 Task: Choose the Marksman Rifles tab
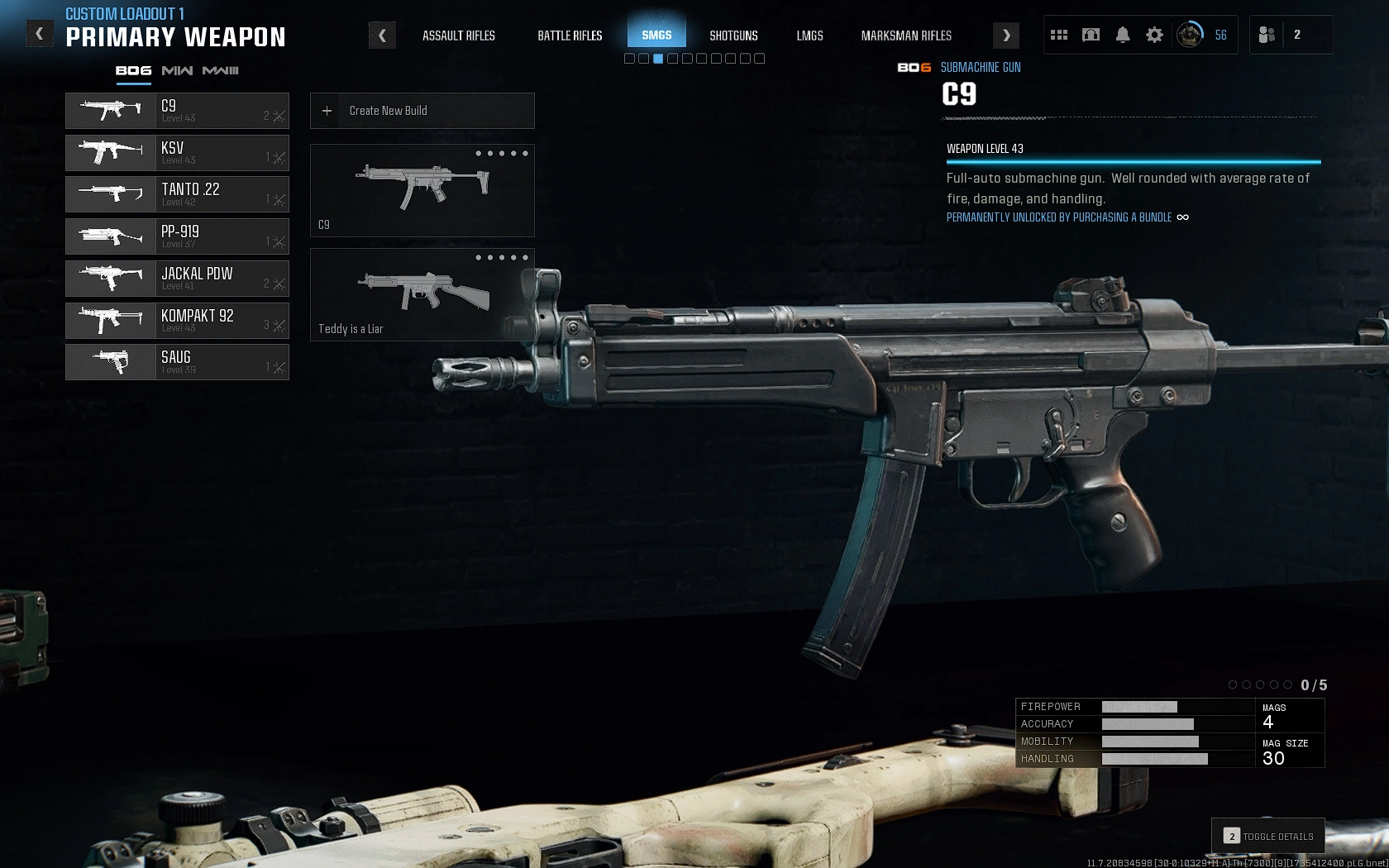906,36
